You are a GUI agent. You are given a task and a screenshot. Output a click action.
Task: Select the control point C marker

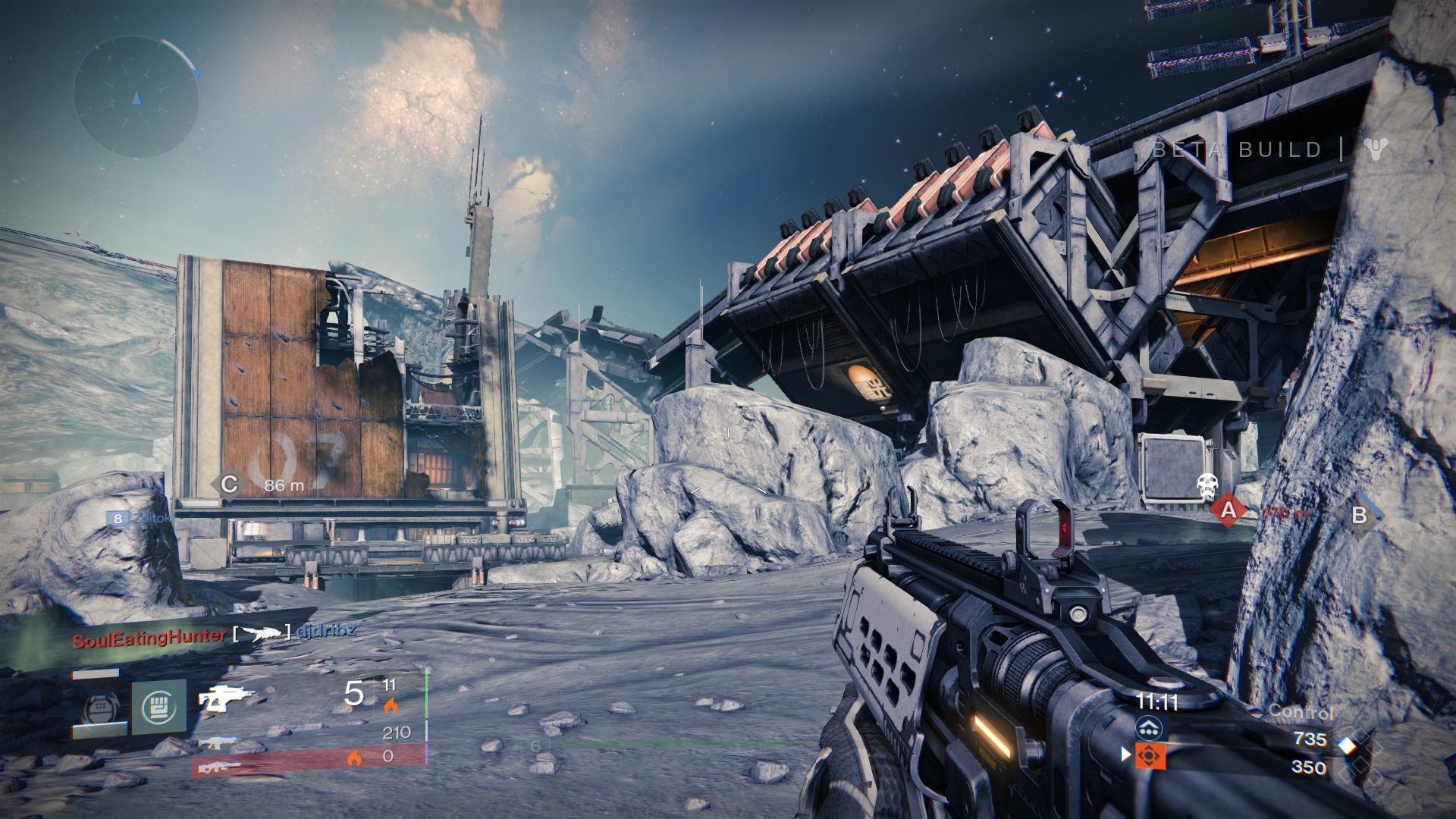[x=229, y=484]
